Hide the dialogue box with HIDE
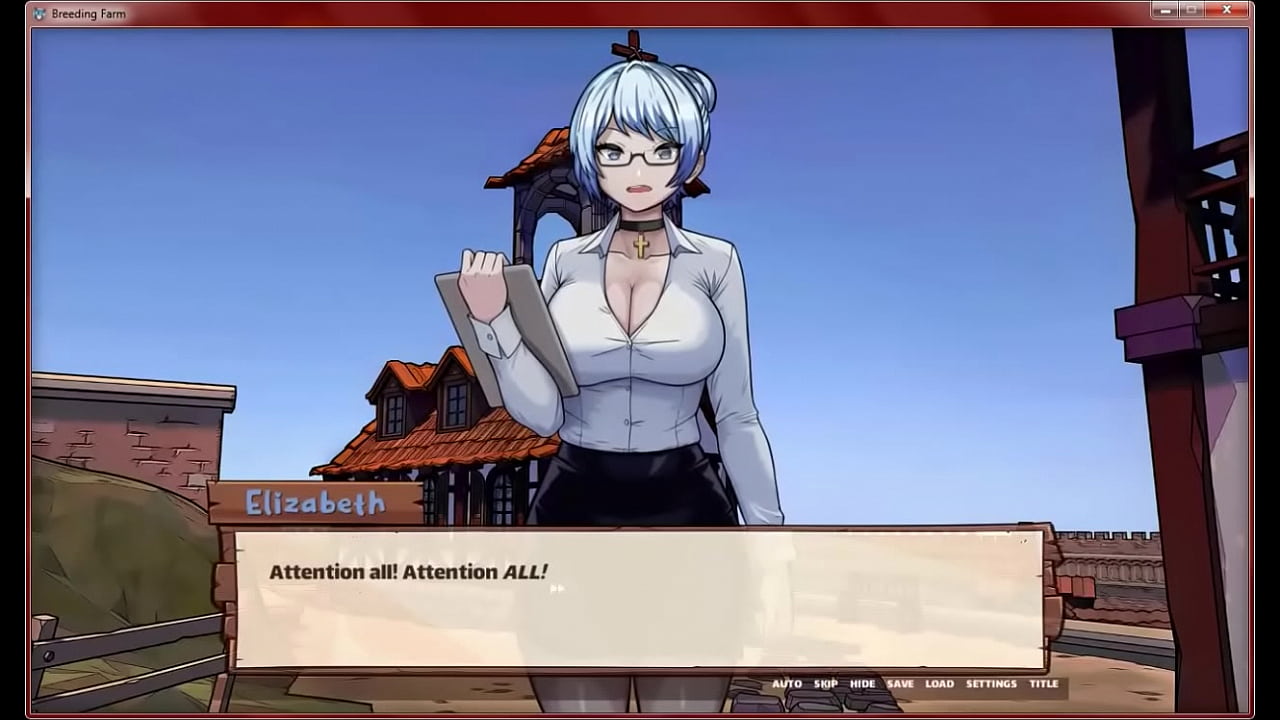The height and width of the screenshot is (720, 1280). pos(862,684)
